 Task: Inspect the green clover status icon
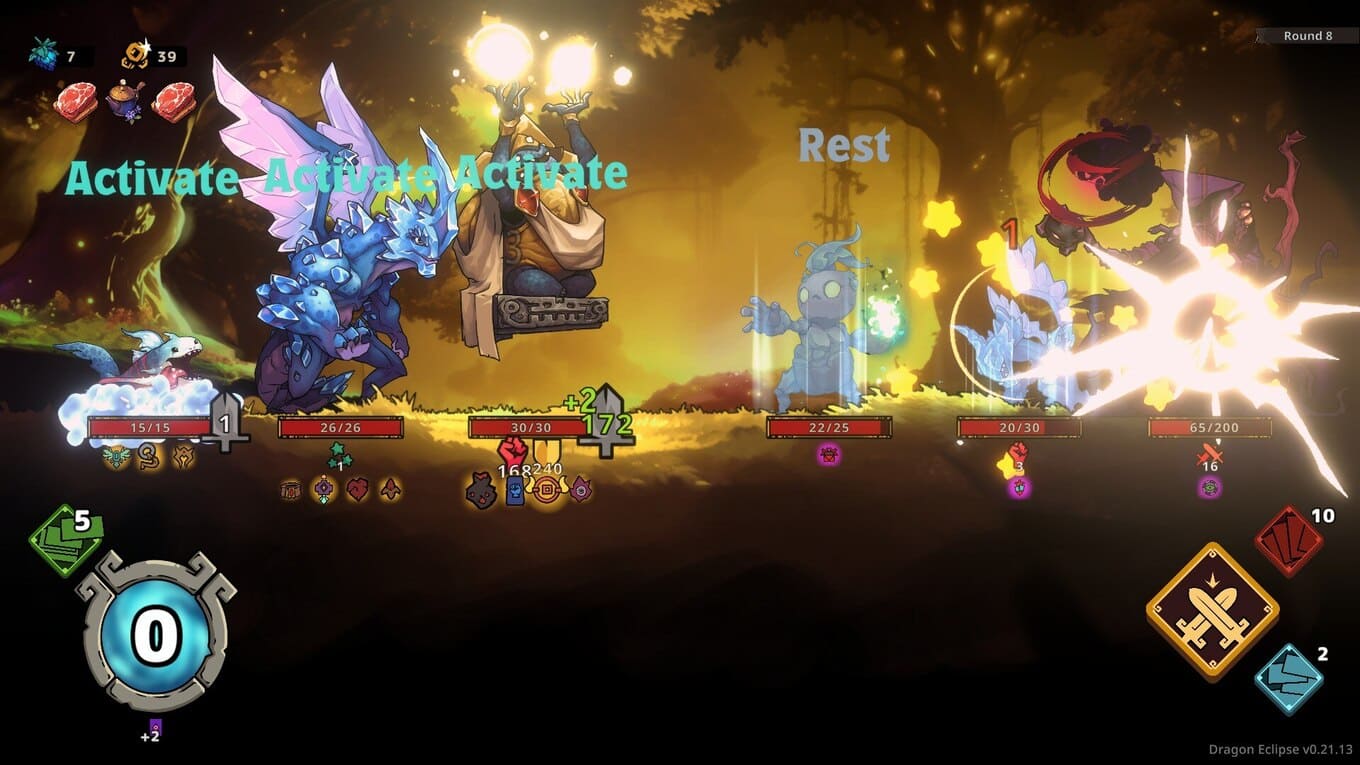[339, 455]
